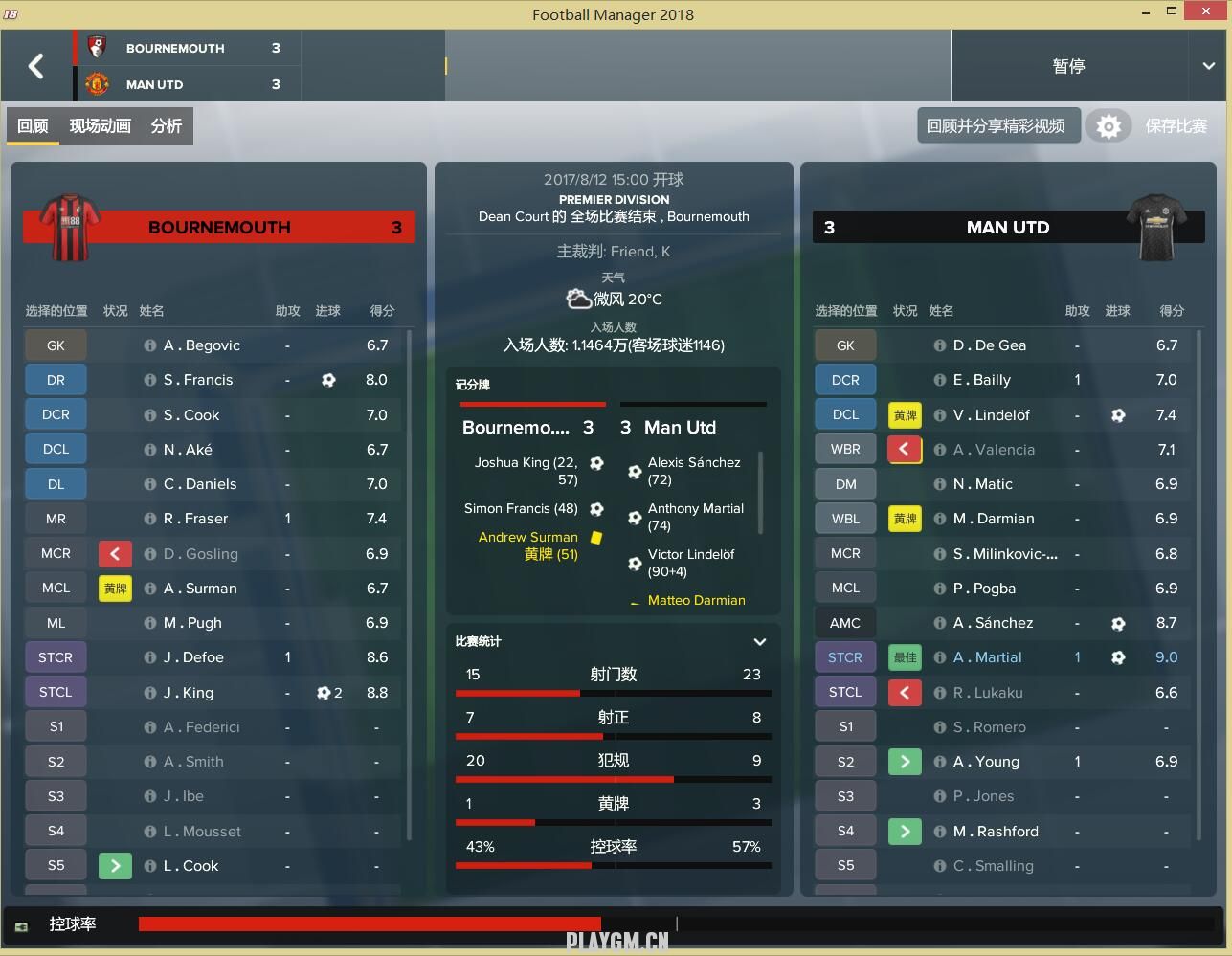This screenshot has height=956, width=1232.
Task: Click the 暂停 pause button
Action: click(x=1068, y=66)
